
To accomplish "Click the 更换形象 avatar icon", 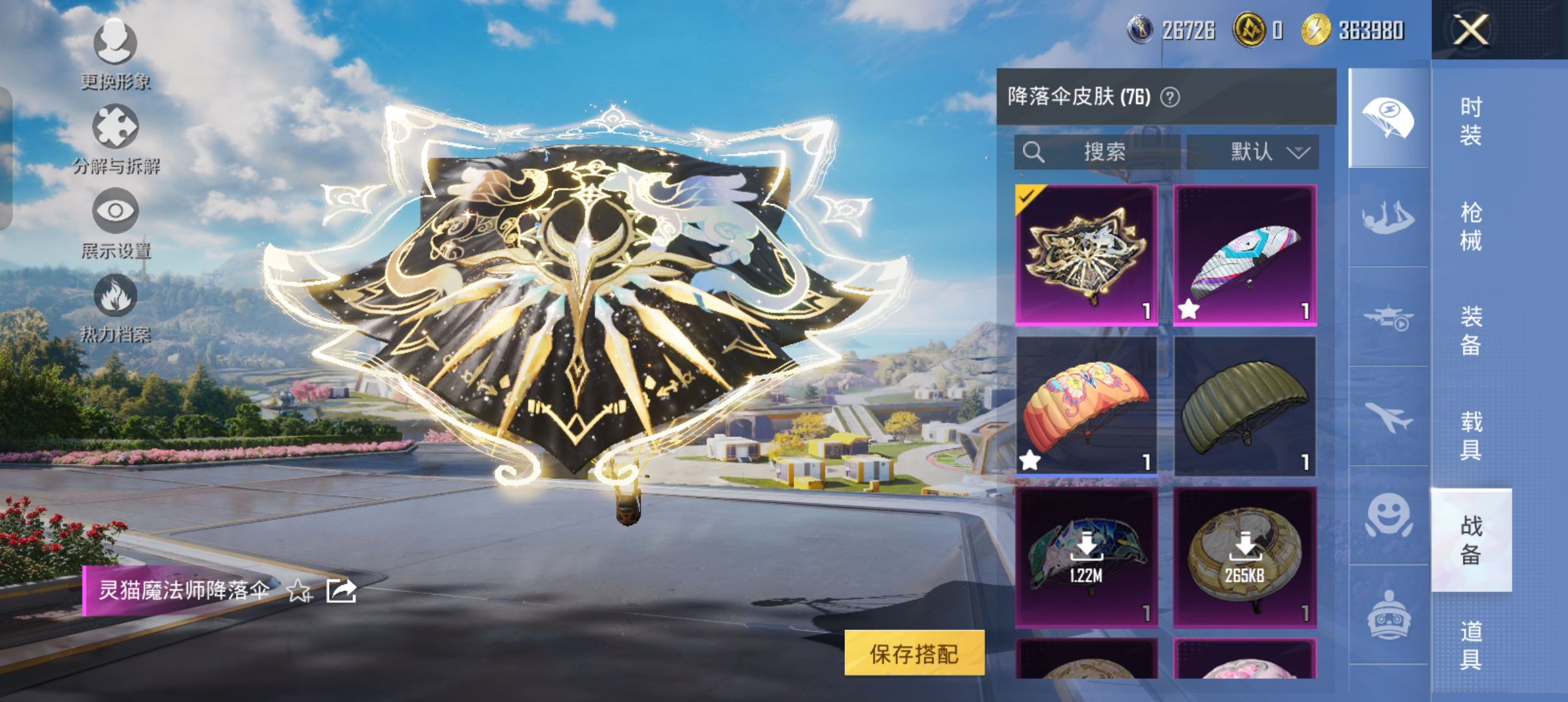I will (x=116, y=44).
